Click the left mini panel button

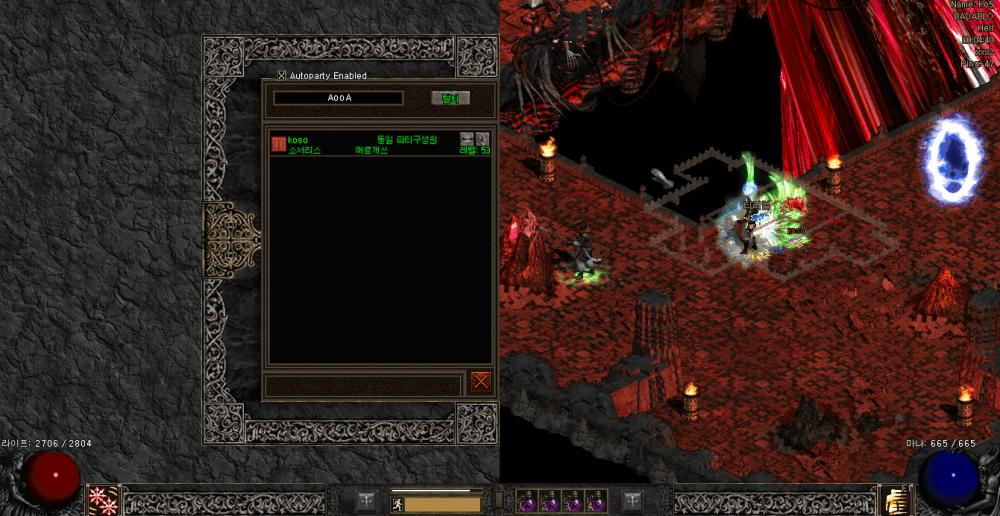point(367,501)
